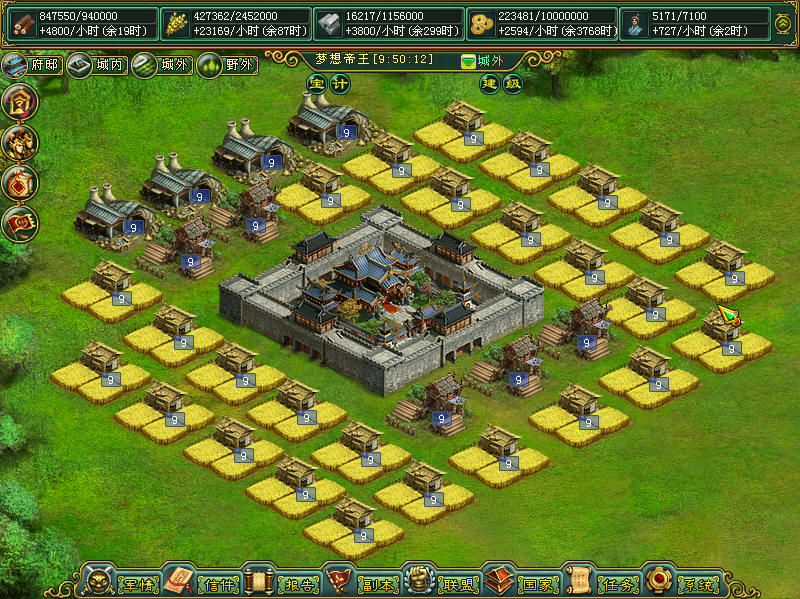Collapse the resource bar with the arrow button
This screenshot has width=800, height=599.
pyautogui.click(x=783, y=22)
